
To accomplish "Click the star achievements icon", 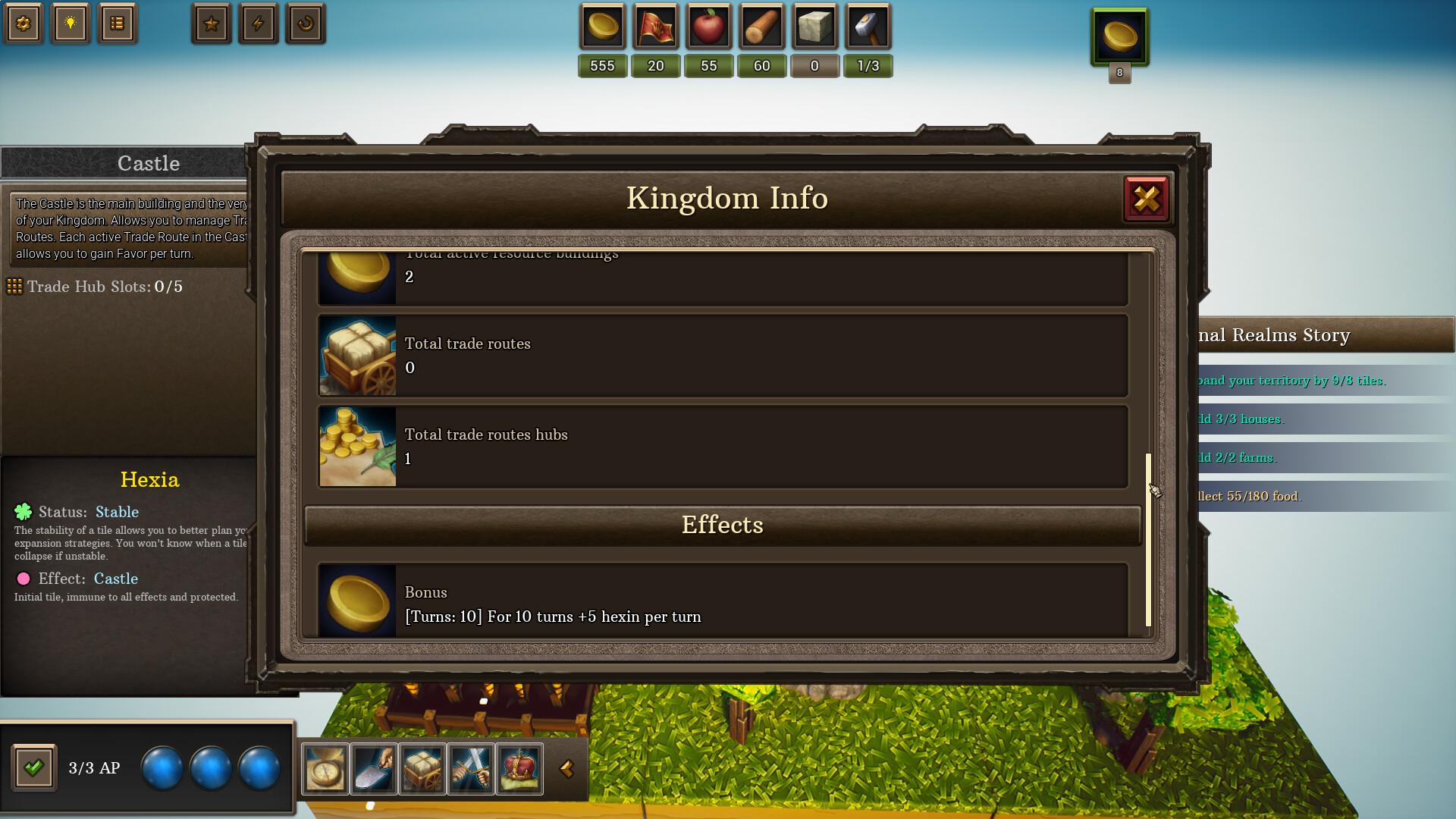I will click(211, 24).
